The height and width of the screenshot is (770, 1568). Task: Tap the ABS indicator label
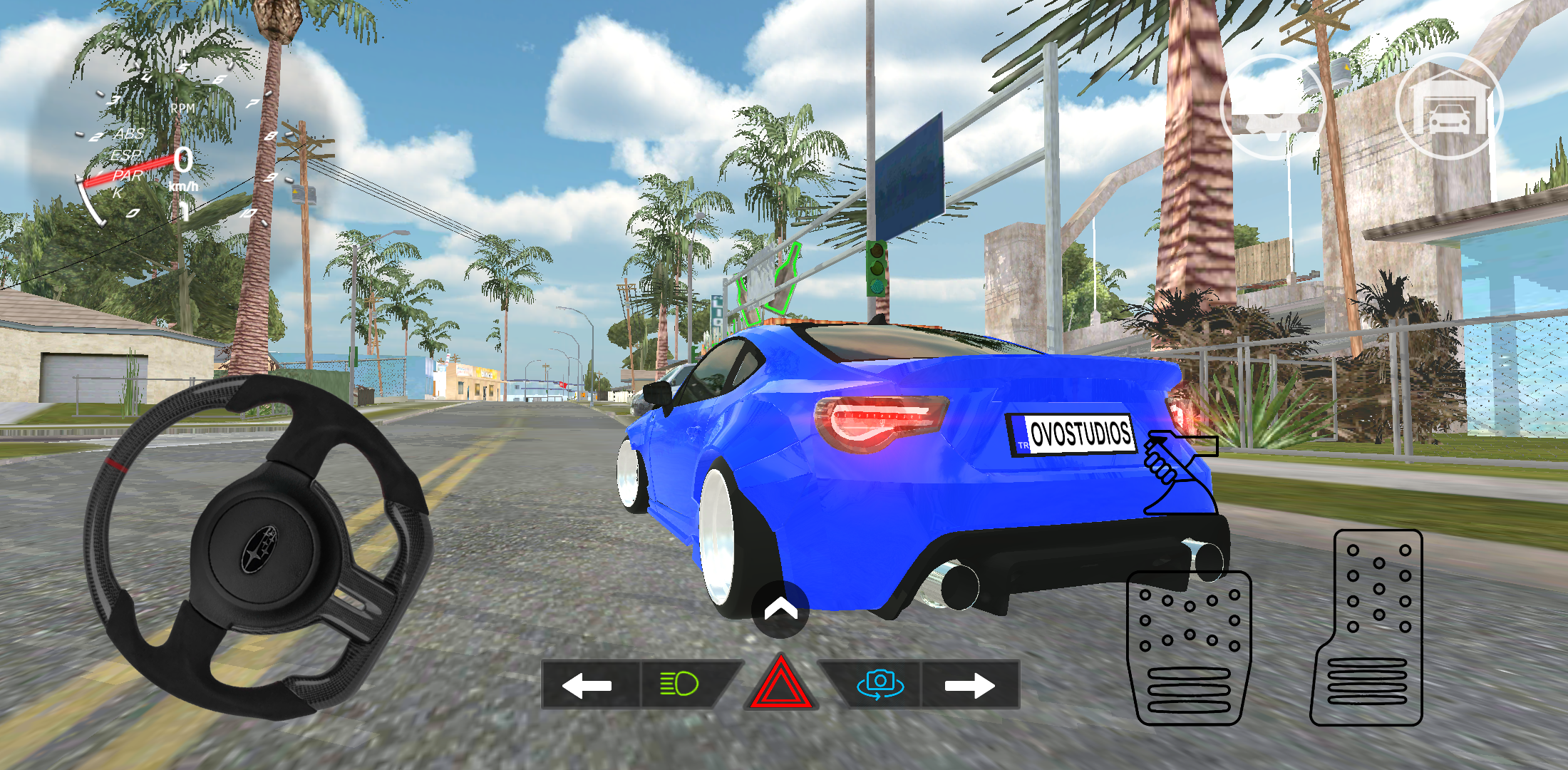[130, 133]
